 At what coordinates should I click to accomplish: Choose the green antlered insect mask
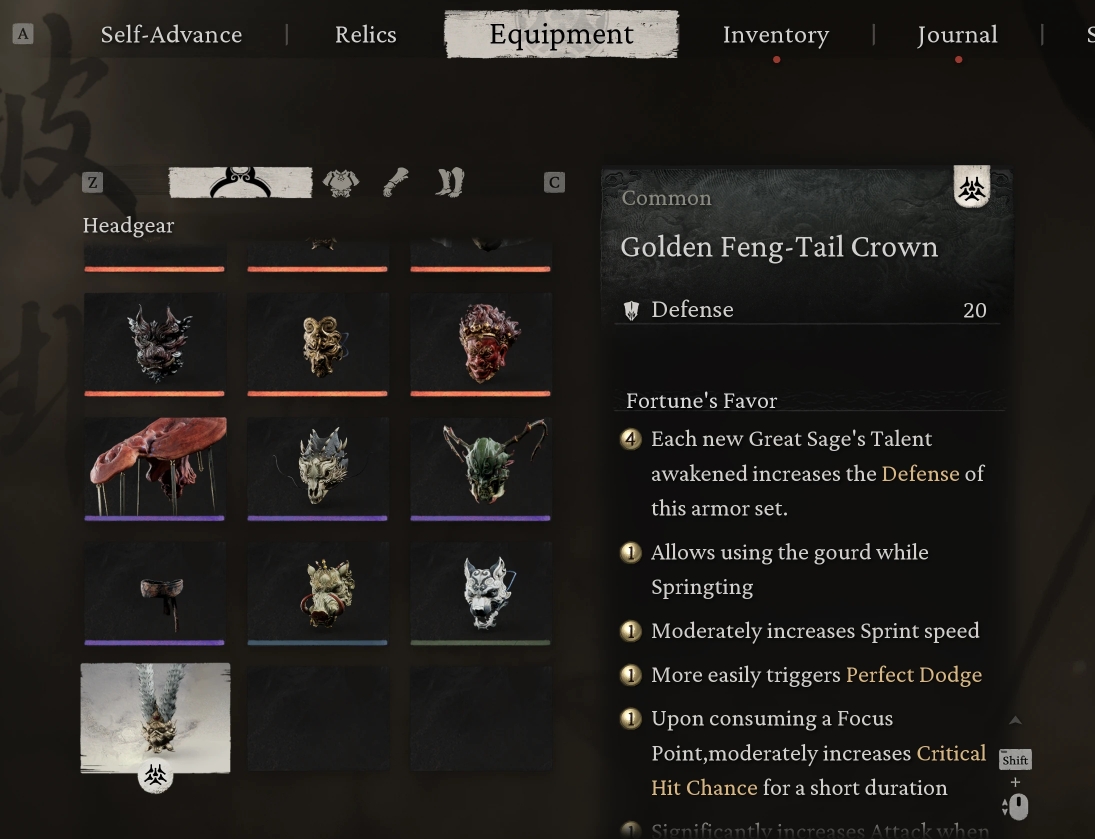pyautogui.click(x=481, y=467)
